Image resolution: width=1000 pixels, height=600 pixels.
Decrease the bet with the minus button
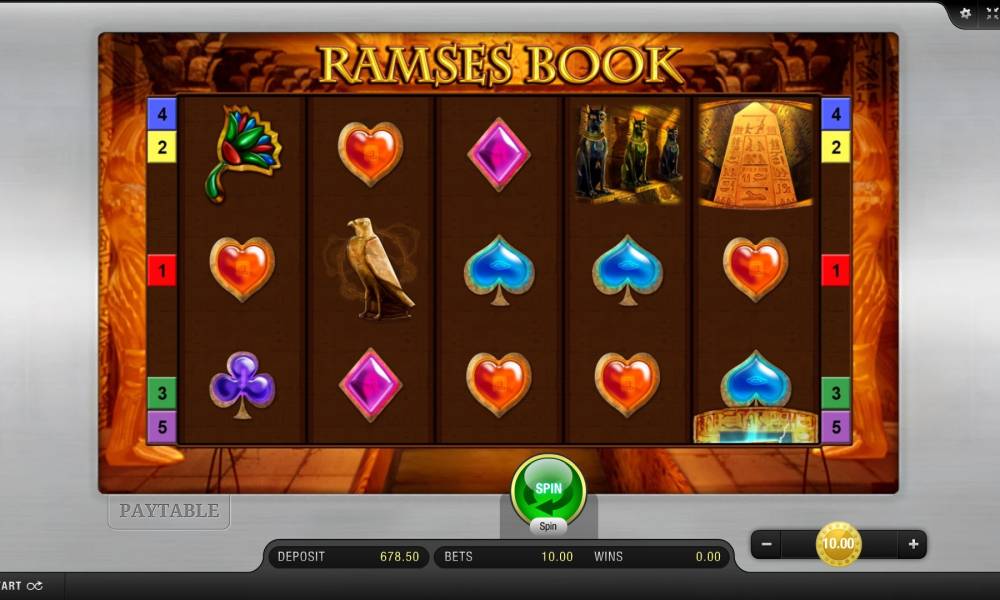click(766, 545)
